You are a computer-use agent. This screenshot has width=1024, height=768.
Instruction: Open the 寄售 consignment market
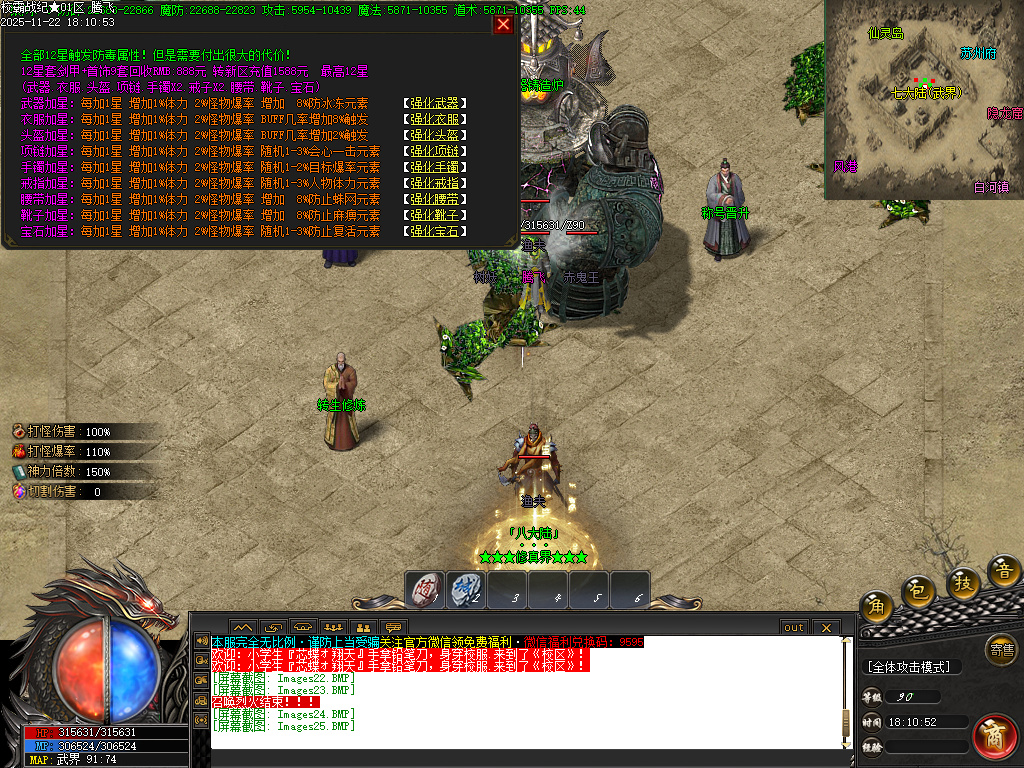click(1001, 650)
